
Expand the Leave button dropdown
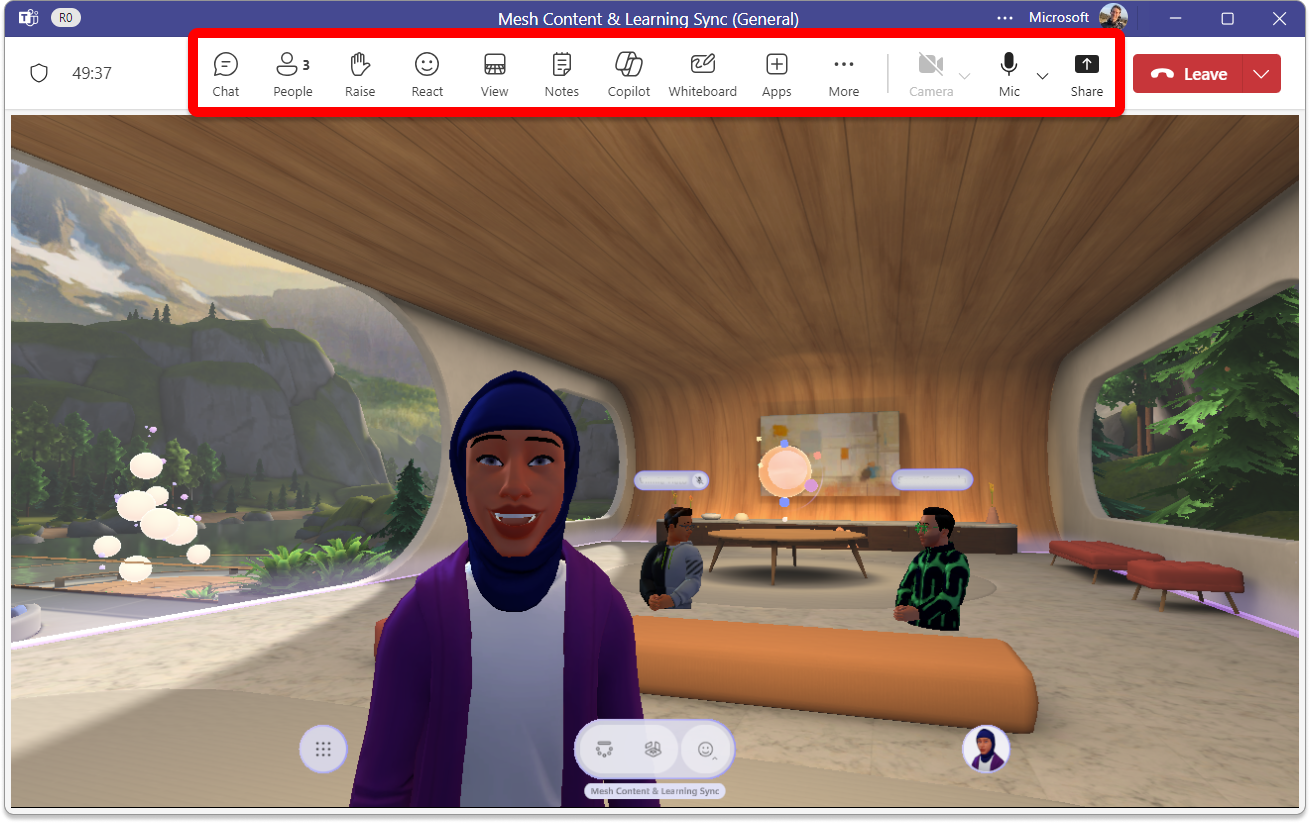1262,73
